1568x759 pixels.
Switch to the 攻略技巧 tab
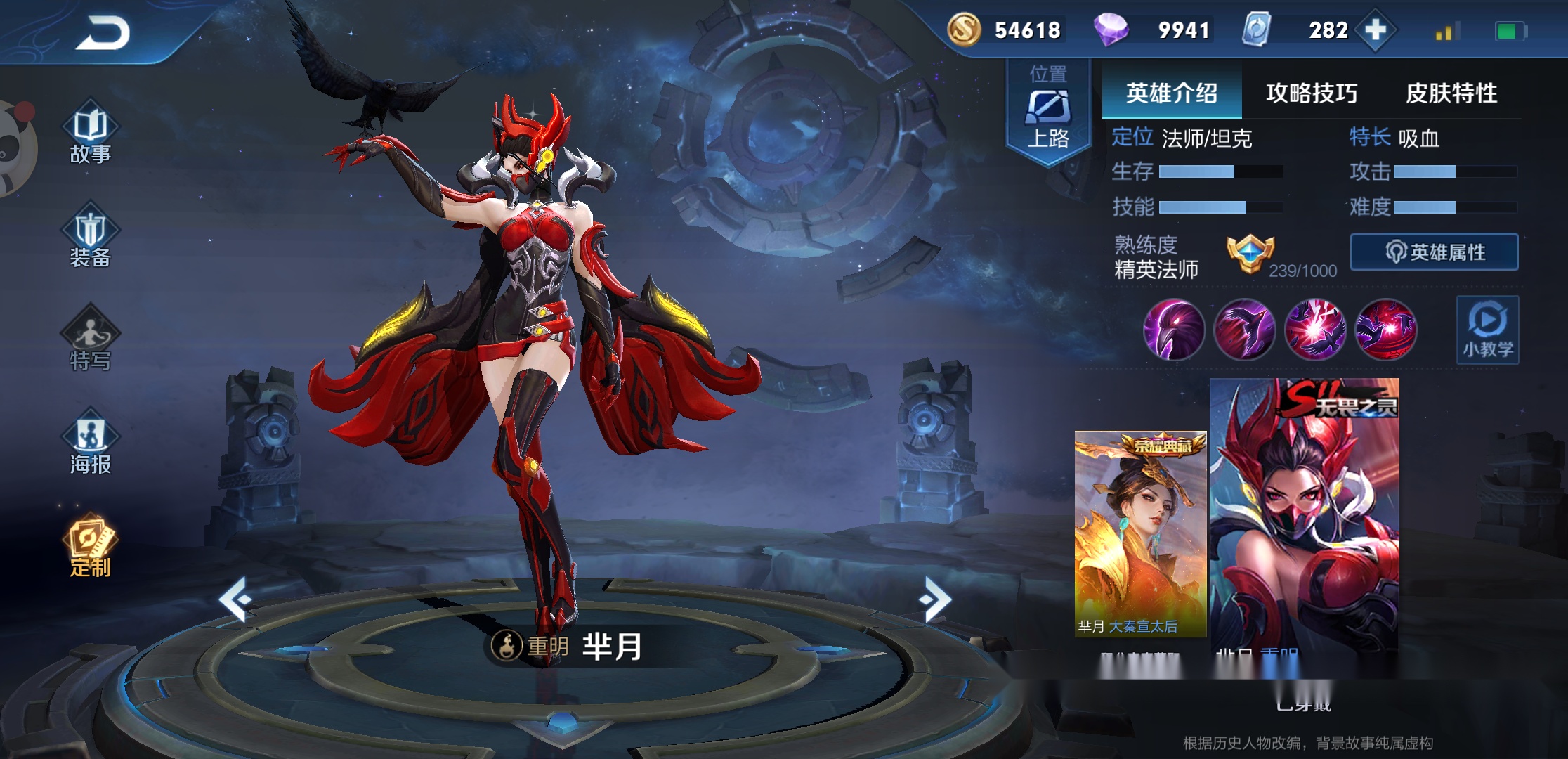1311,93
